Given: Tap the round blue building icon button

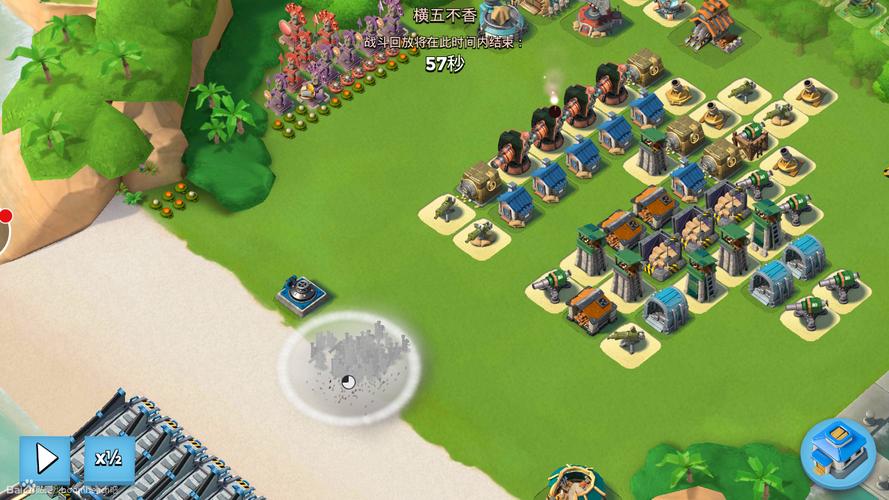Looking at the screenshot, I should tap(837, 453).
